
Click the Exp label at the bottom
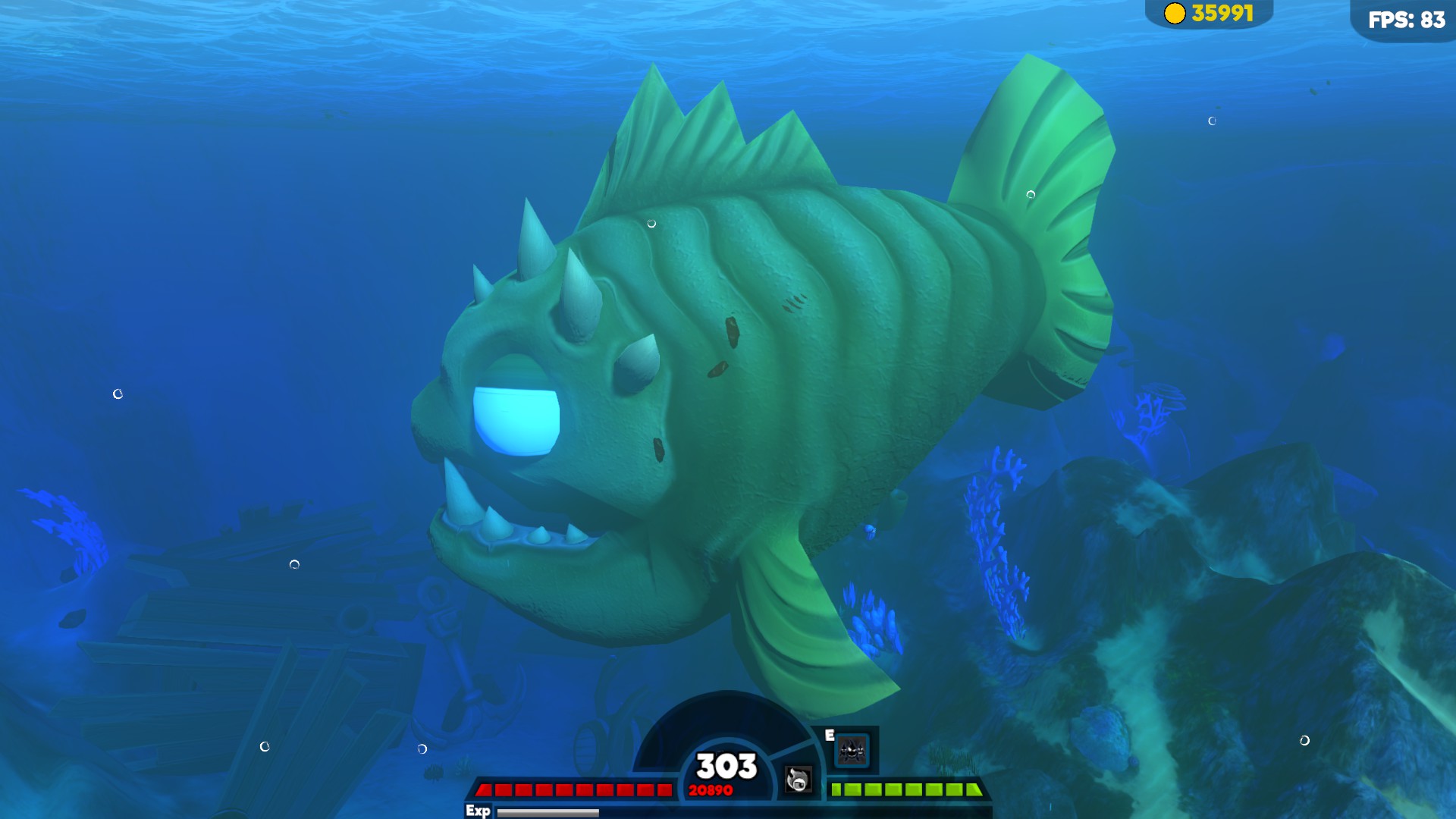point(478,810)
